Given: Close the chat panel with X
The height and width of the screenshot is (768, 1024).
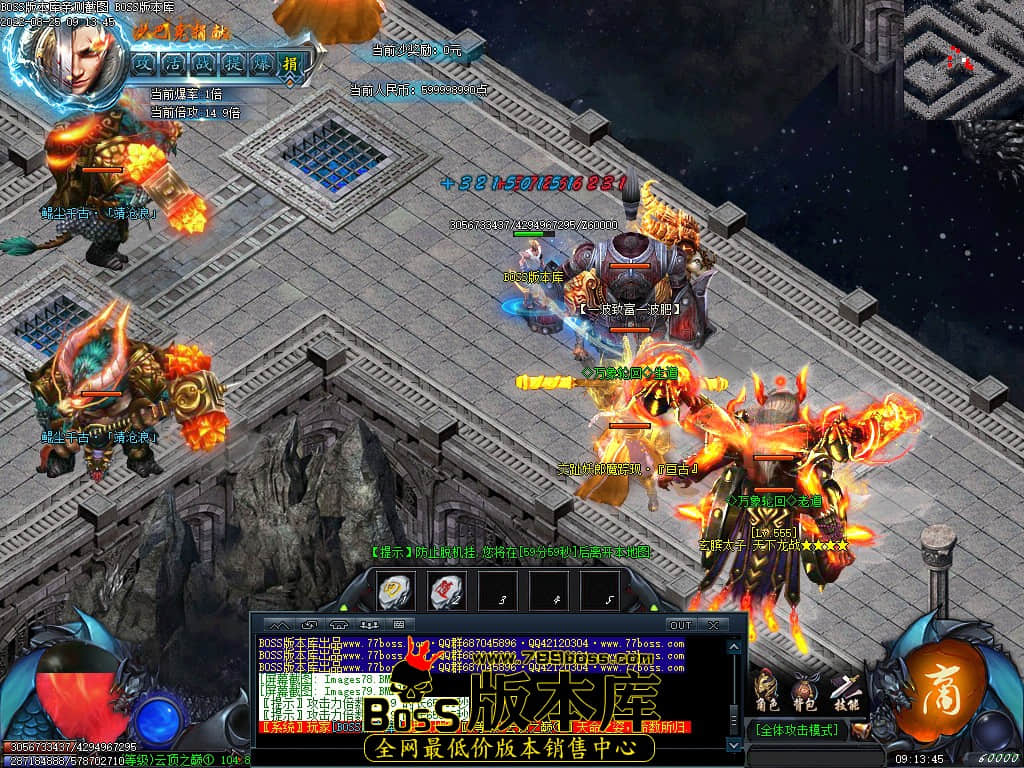Looking at the screenshot, I should point(713,625).
